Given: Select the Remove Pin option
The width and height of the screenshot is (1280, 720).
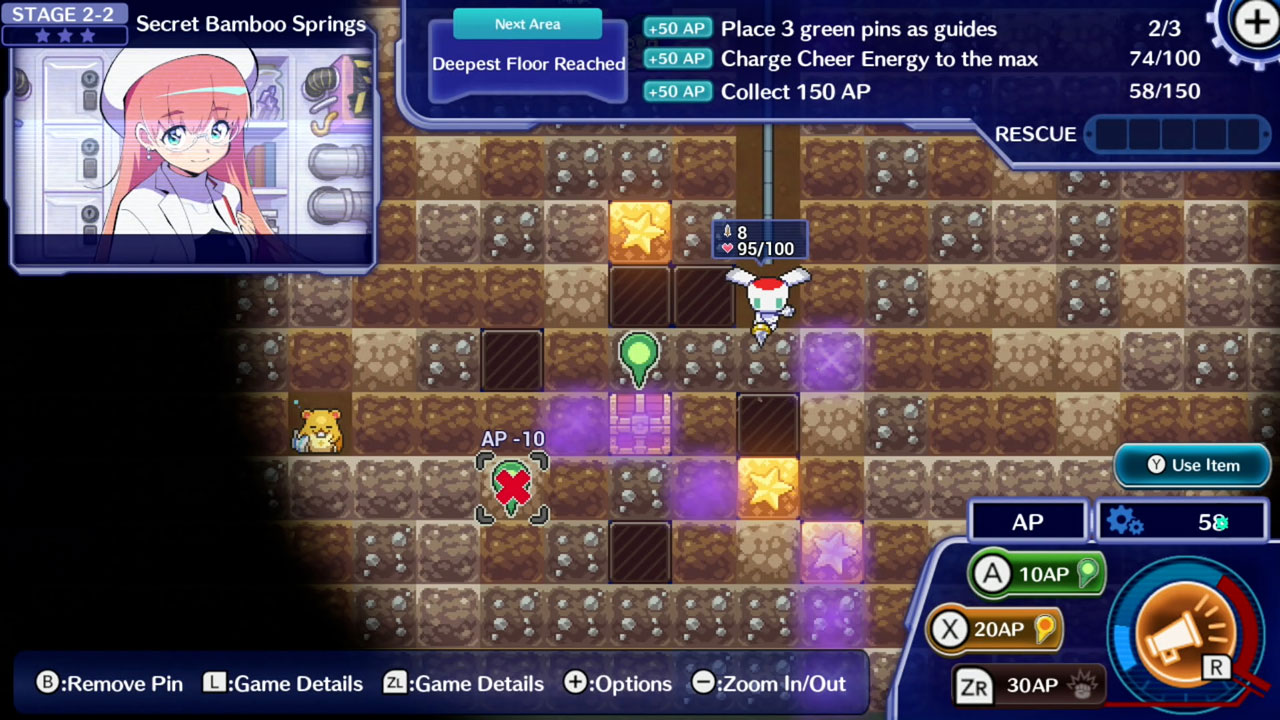Looking at the screenshot, I should tap(110, 684).
